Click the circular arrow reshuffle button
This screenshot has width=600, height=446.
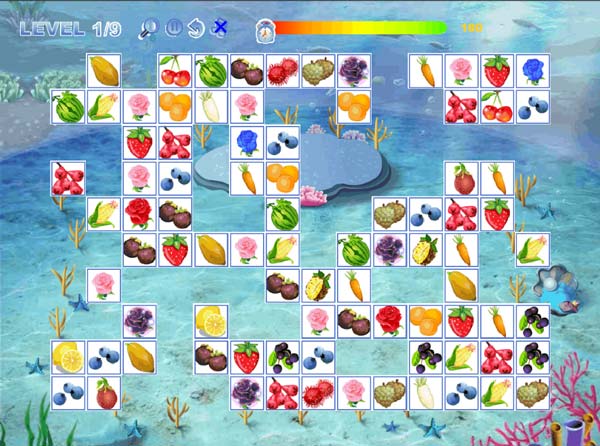(196, 28)
